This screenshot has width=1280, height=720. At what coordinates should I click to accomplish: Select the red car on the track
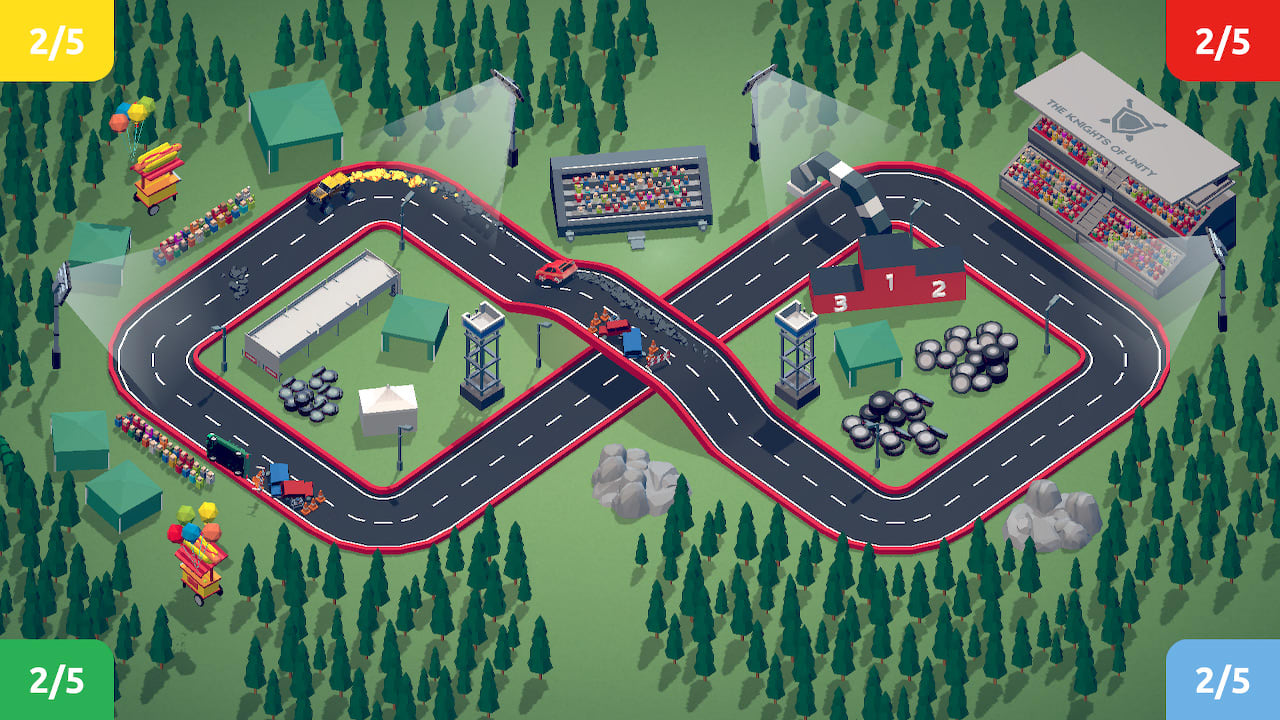(x=556, y=269)
